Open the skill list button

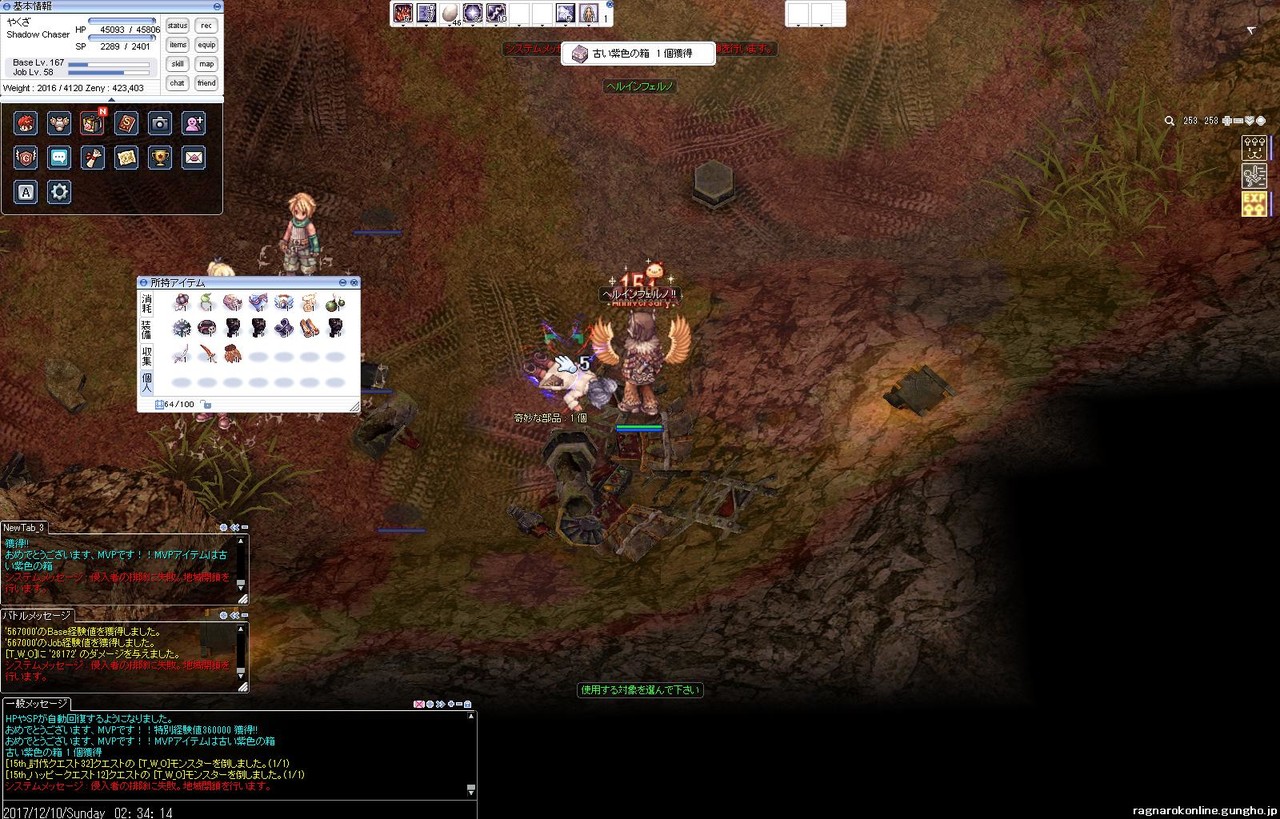[x=177, y=64]
